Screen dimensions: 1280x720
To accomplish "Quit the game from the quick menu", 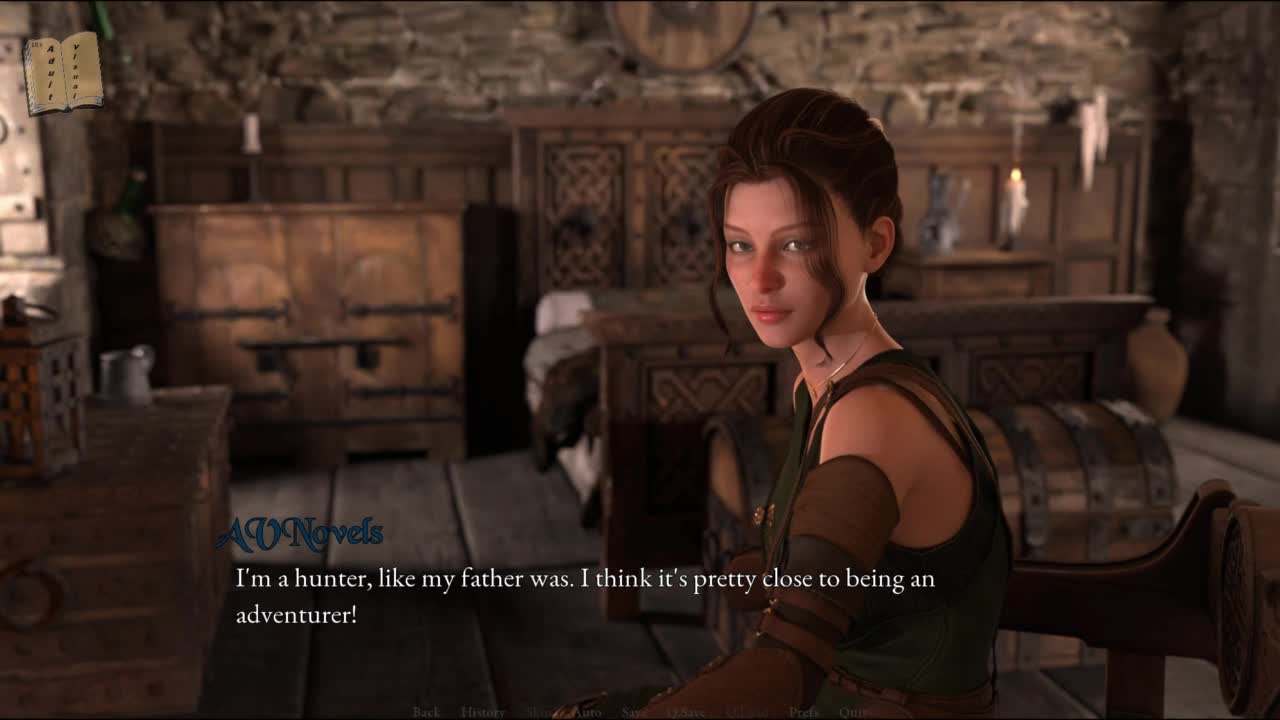I will pyautogui.click(x=854, y=712).
